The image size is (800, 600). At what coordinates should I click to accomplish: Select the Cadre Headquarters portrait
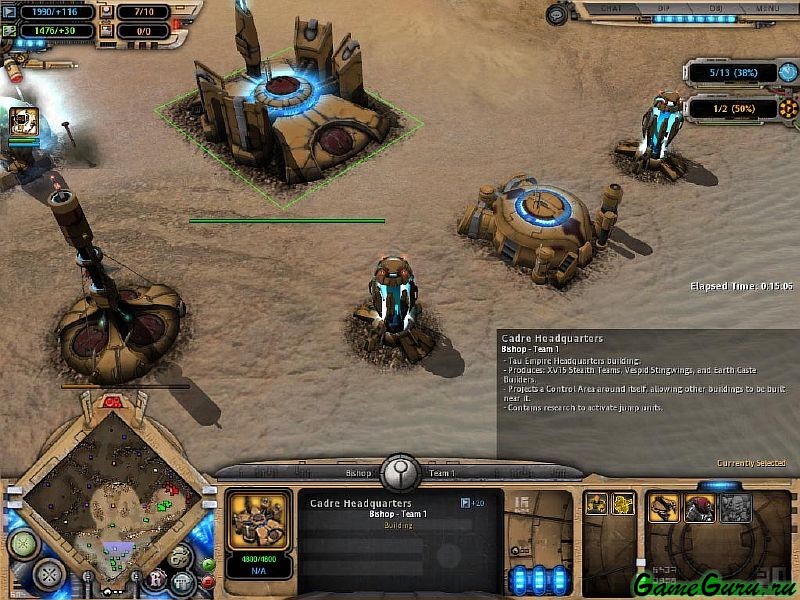(259, 522)
